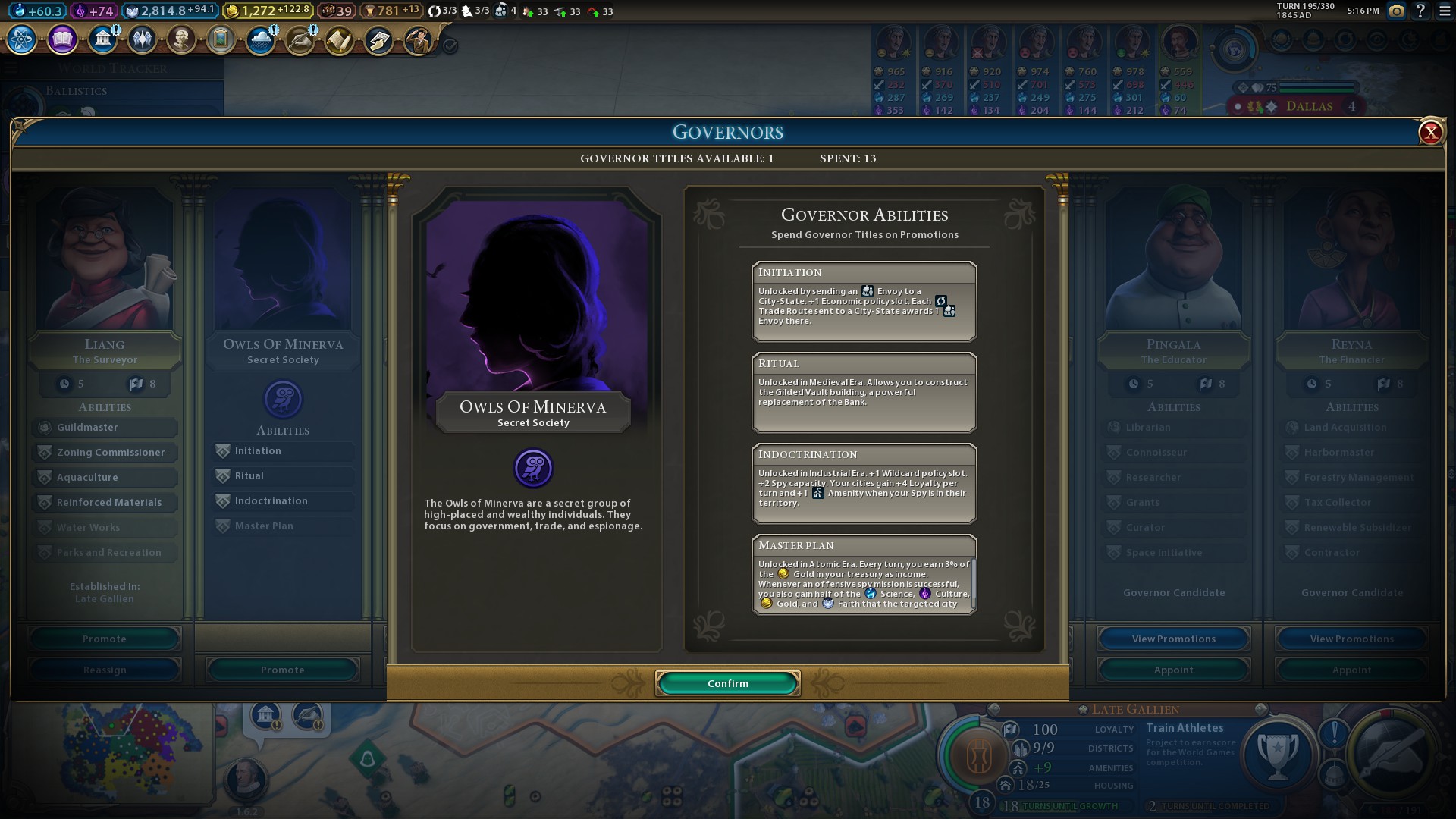This screenshot has height=819, width=1456.
Task: Reassign Liang to another city
Action: click(x=105, y=670)
